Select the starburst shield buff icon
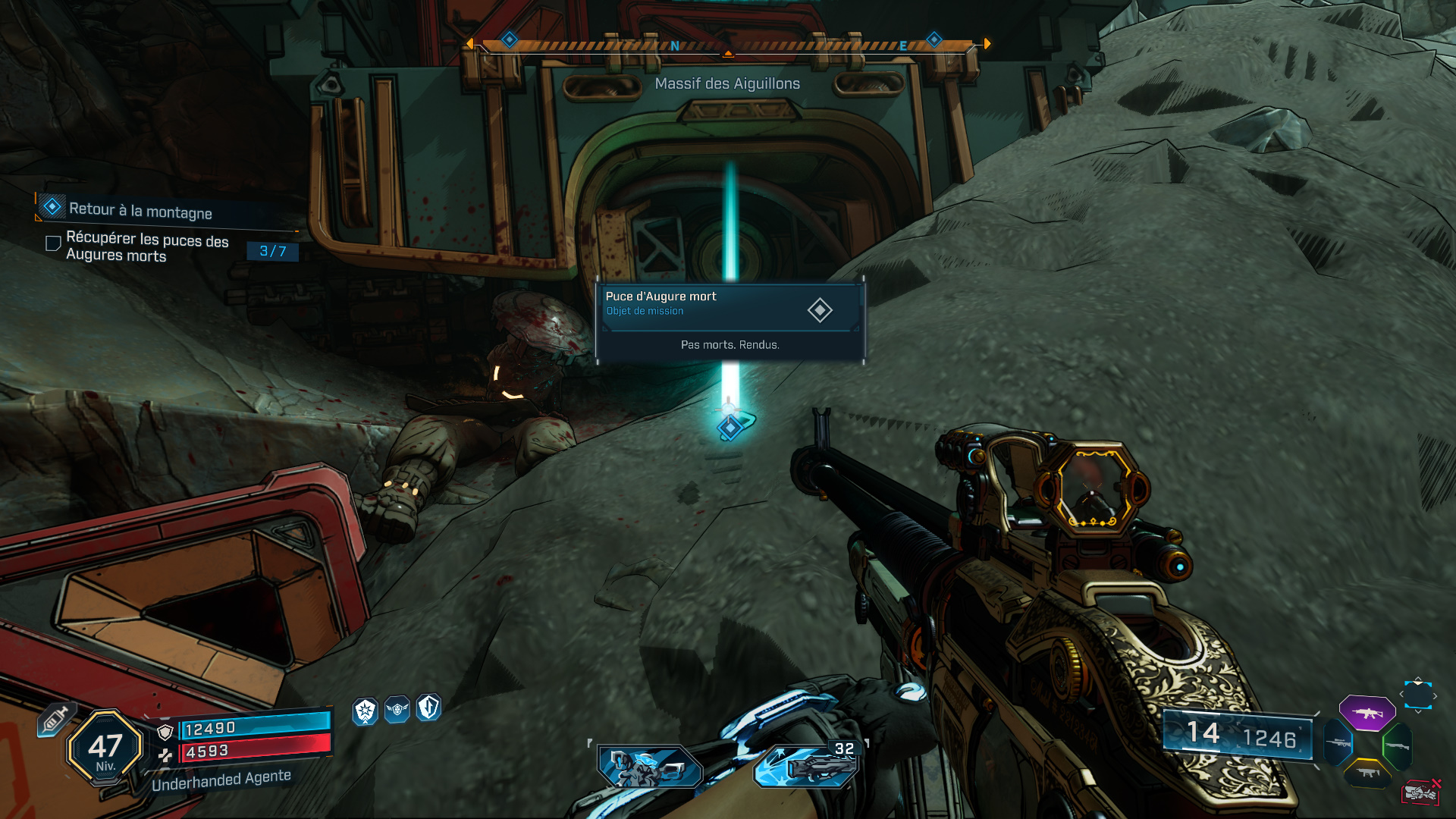 coord(366,711)
